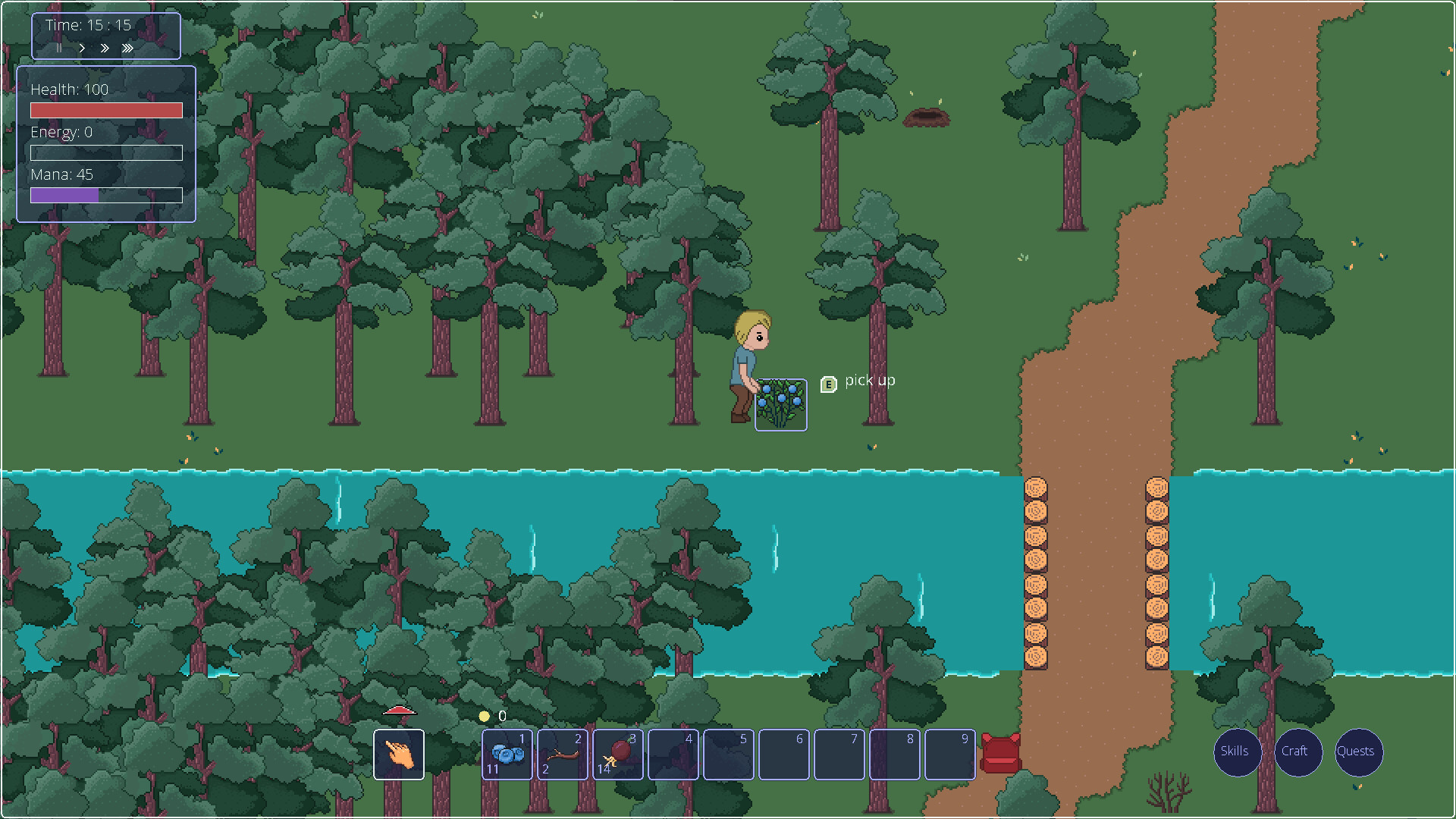Open the Quests panel
Screen dimensions: 1456x819
(1358, 752)
